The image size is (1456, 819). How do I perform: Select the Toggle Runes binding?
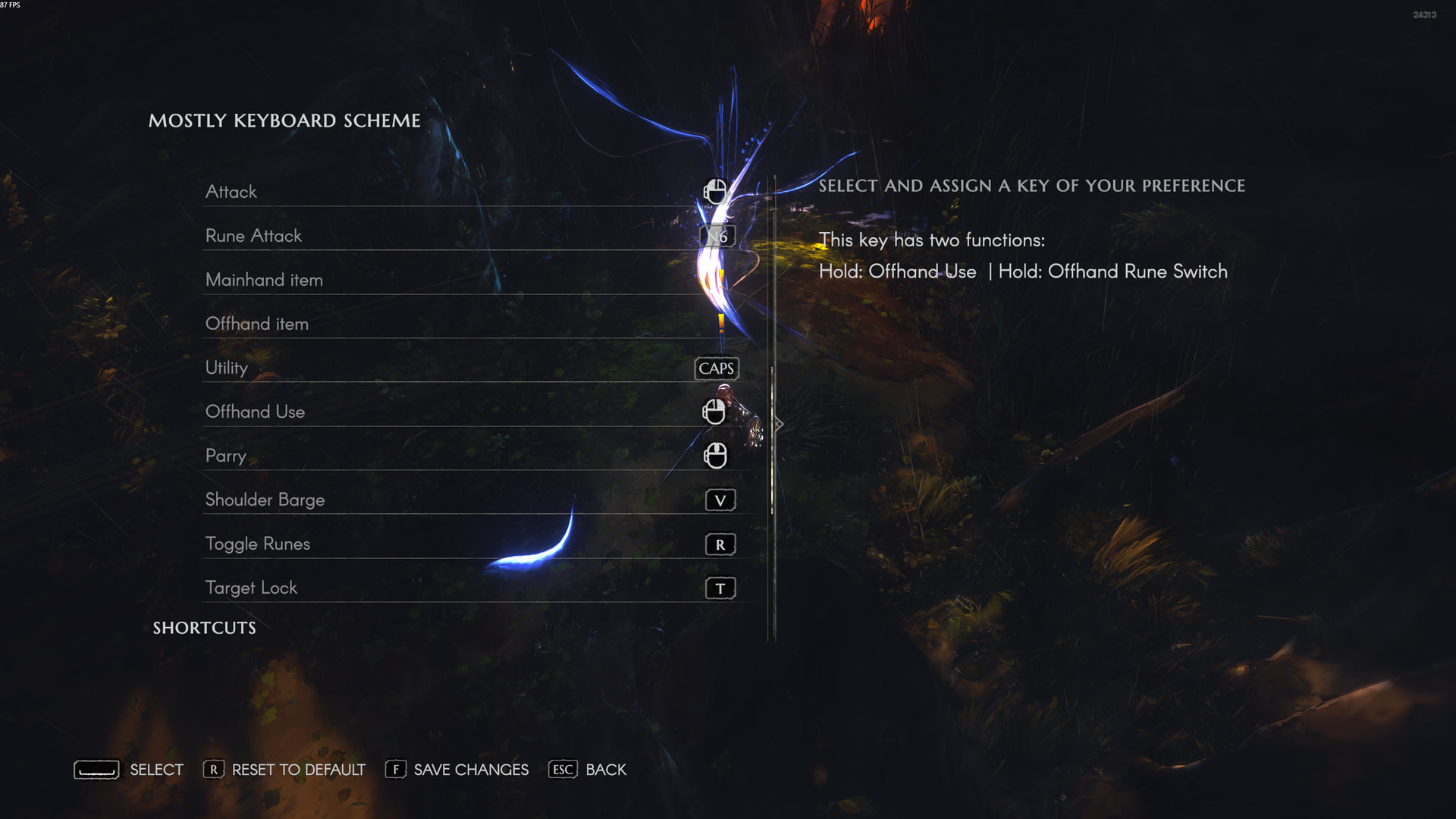[x=470, y=544]
